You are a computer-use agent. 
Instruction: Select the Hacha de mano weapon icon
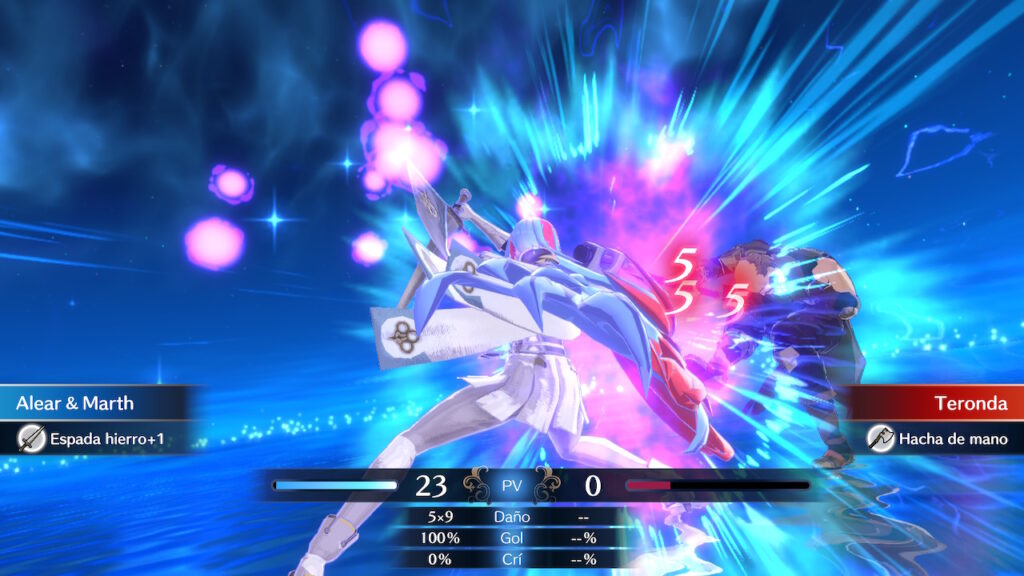(x=880, y=438)
